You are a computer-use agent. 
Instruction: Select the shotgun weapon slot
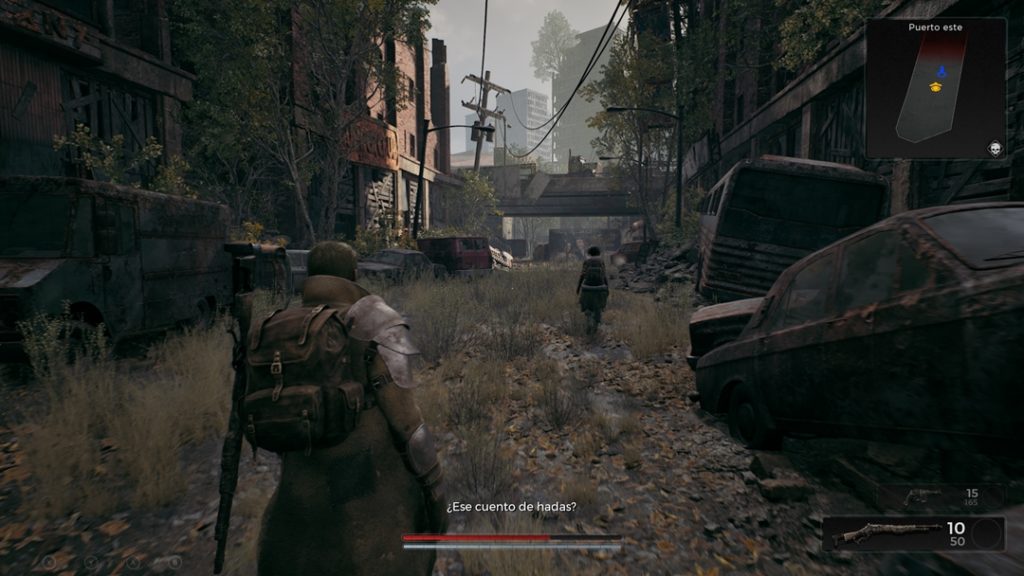click(x=887, y=533)
